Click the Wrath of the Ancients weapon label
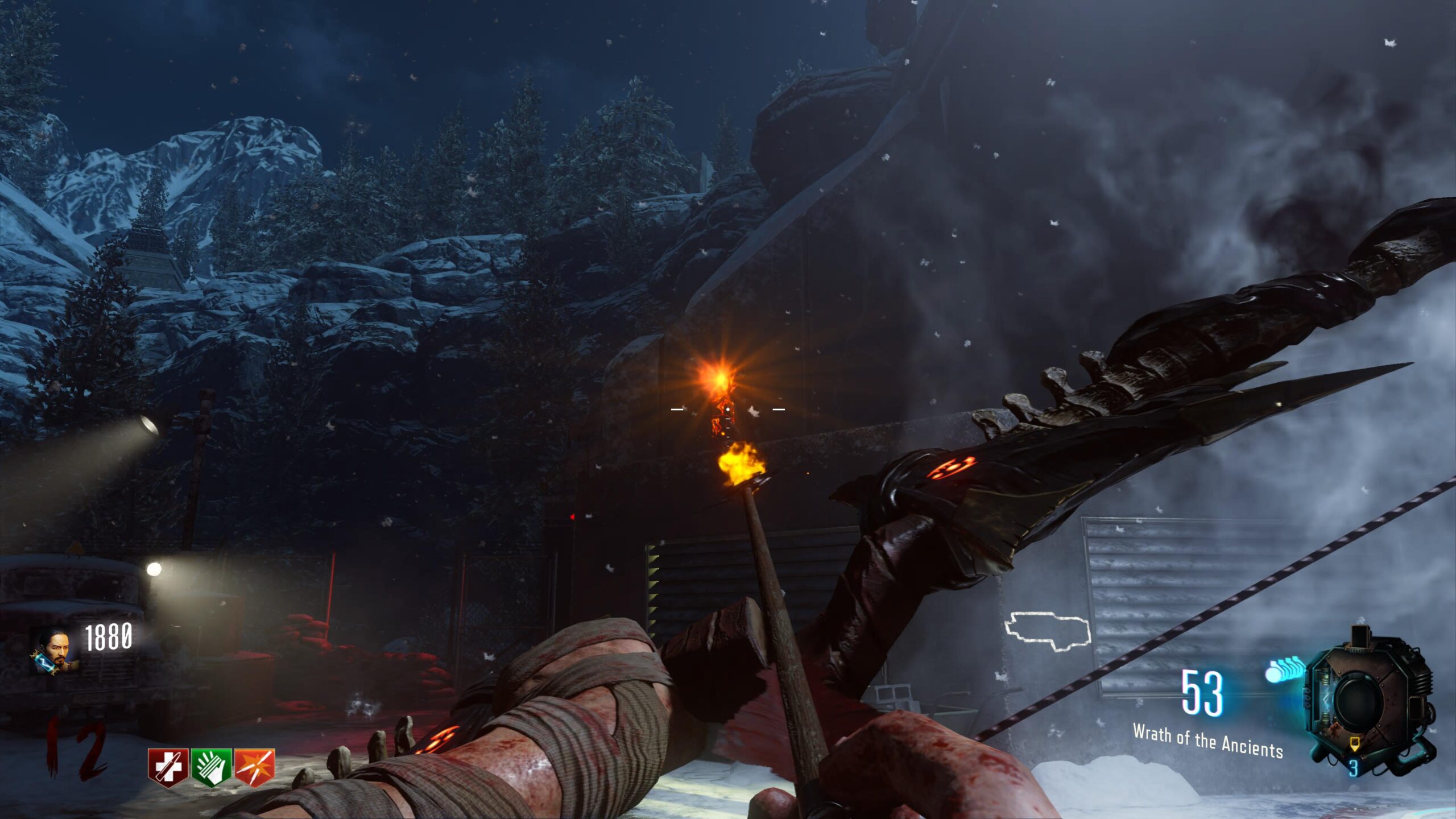The image size is (1456, 819). (x=1207, y=741)
